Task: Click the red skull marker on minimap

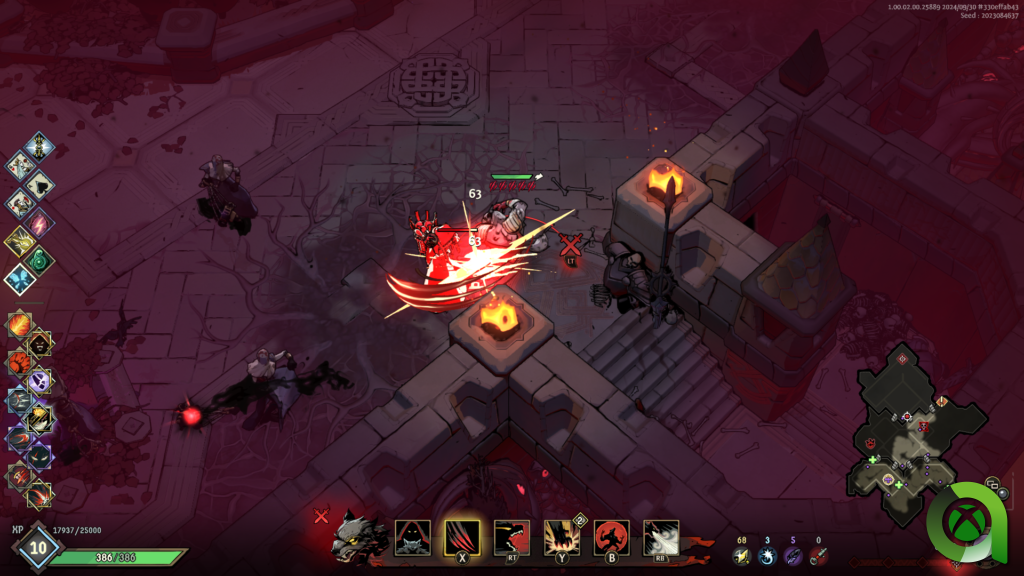Action: 924,427
